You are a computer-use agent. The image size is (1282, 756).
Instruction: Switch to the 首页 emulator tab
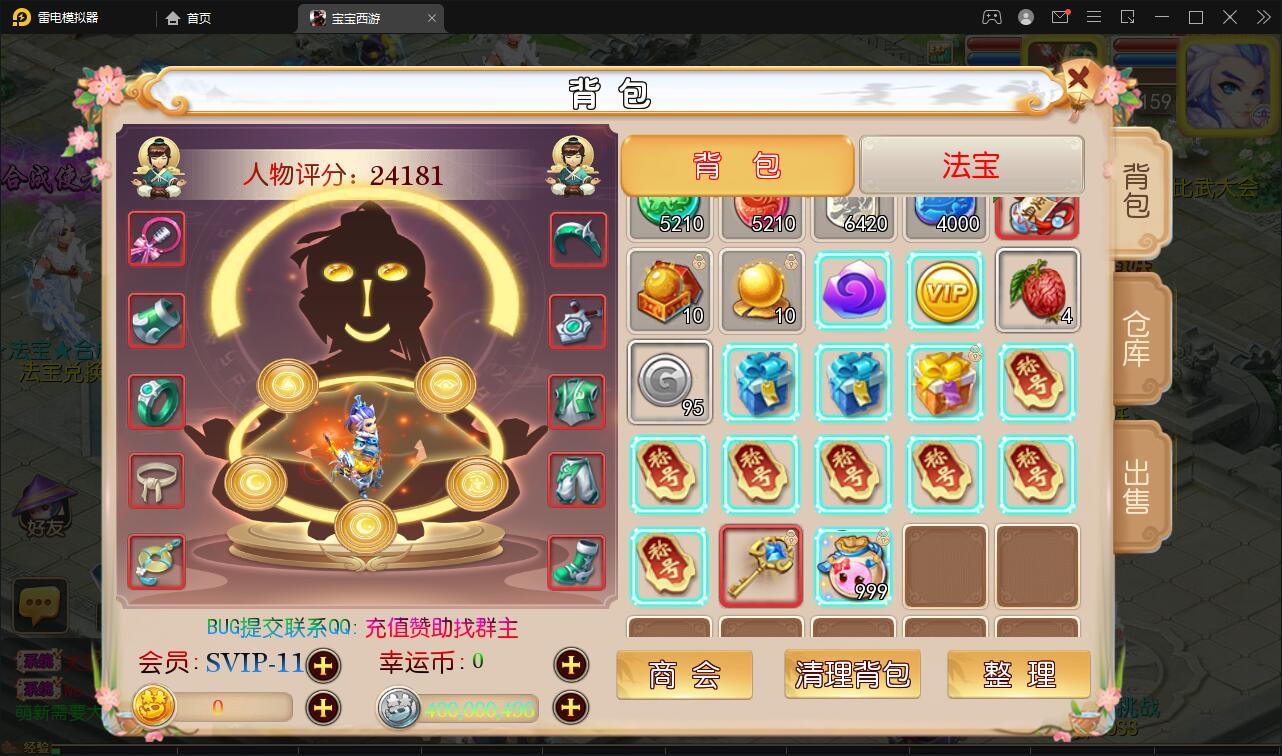click(x=188, y=17)
